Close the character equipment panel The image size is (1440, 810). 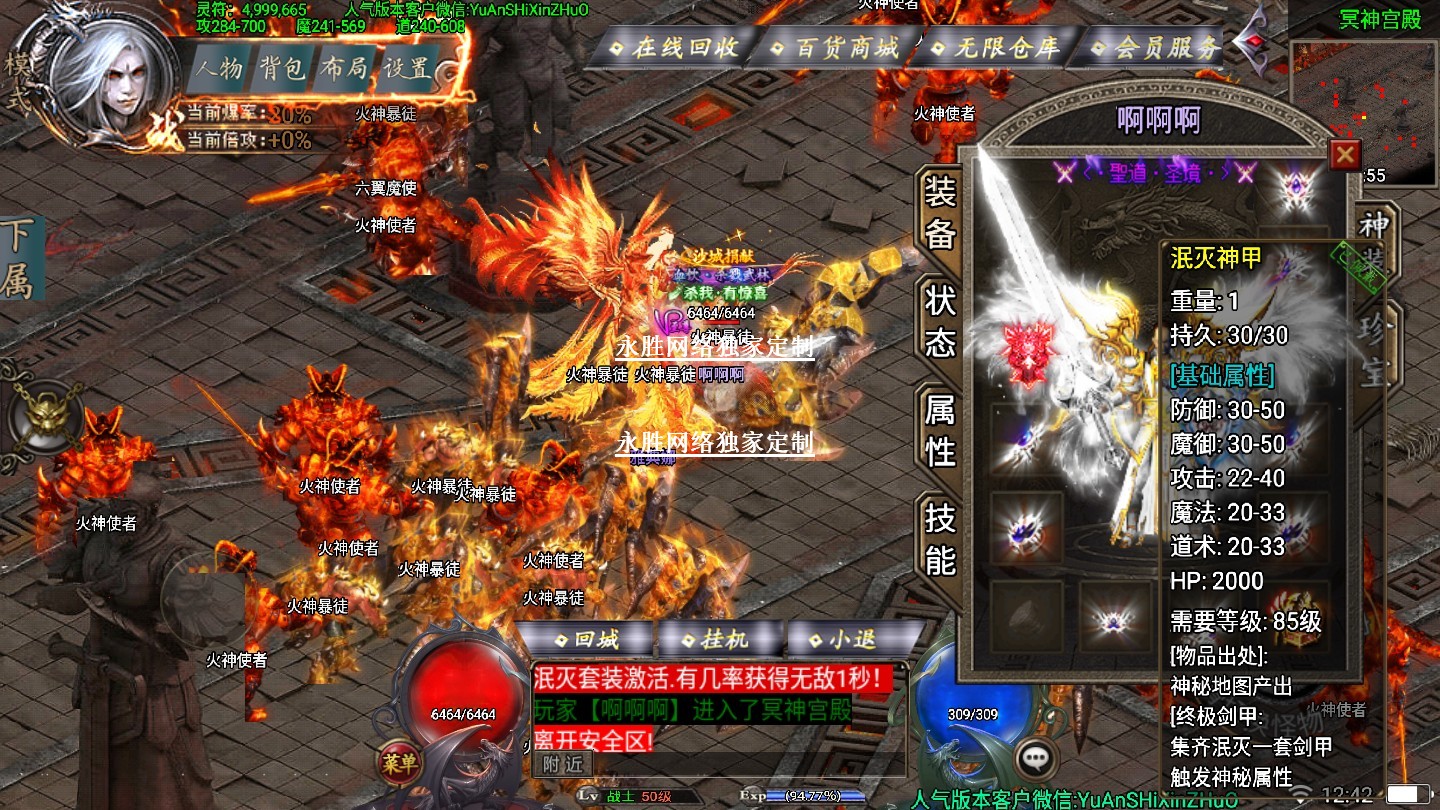click(x=1345, y=154)
